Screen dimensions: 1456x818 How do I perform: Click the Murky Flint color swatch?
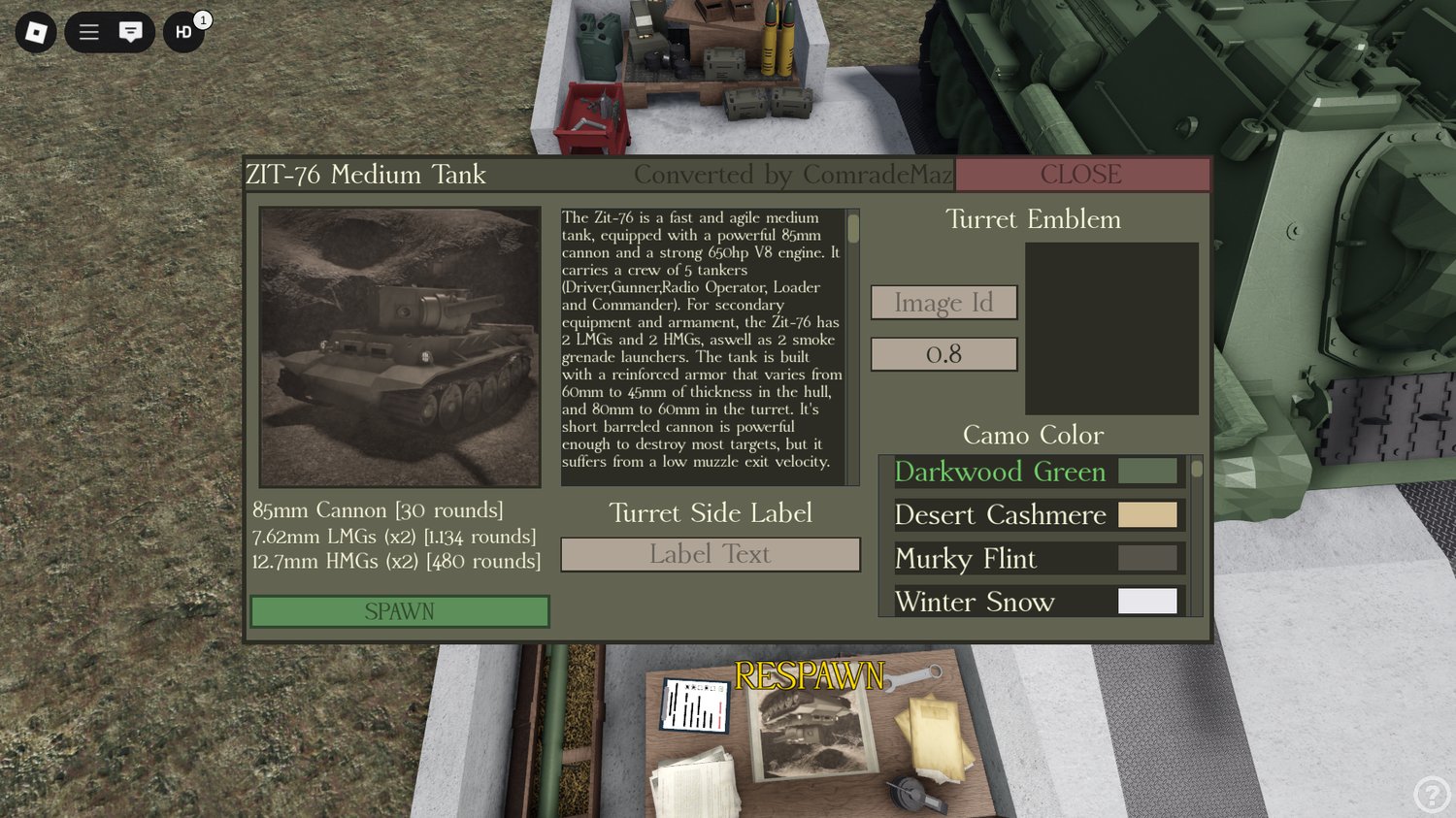[1147, 558]
